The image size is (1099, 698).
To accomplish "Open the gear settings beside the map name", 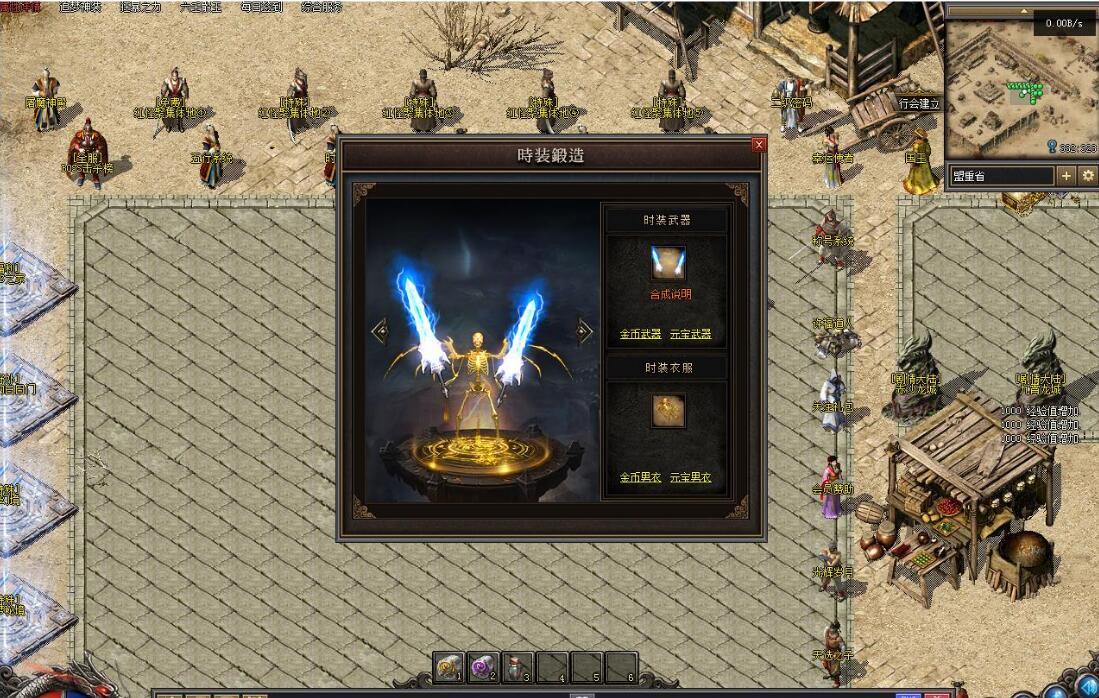I will click(1088, 176).
